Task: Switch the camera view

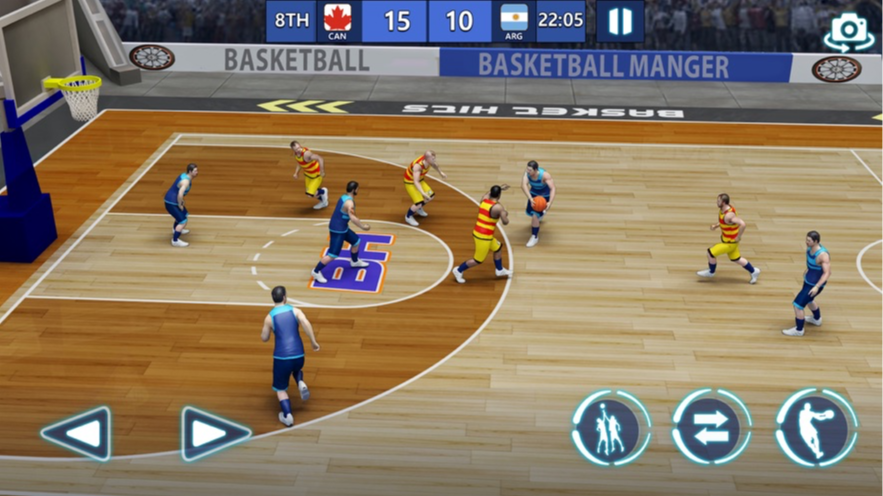Action: pyautogui.click(x=848, y=33)
